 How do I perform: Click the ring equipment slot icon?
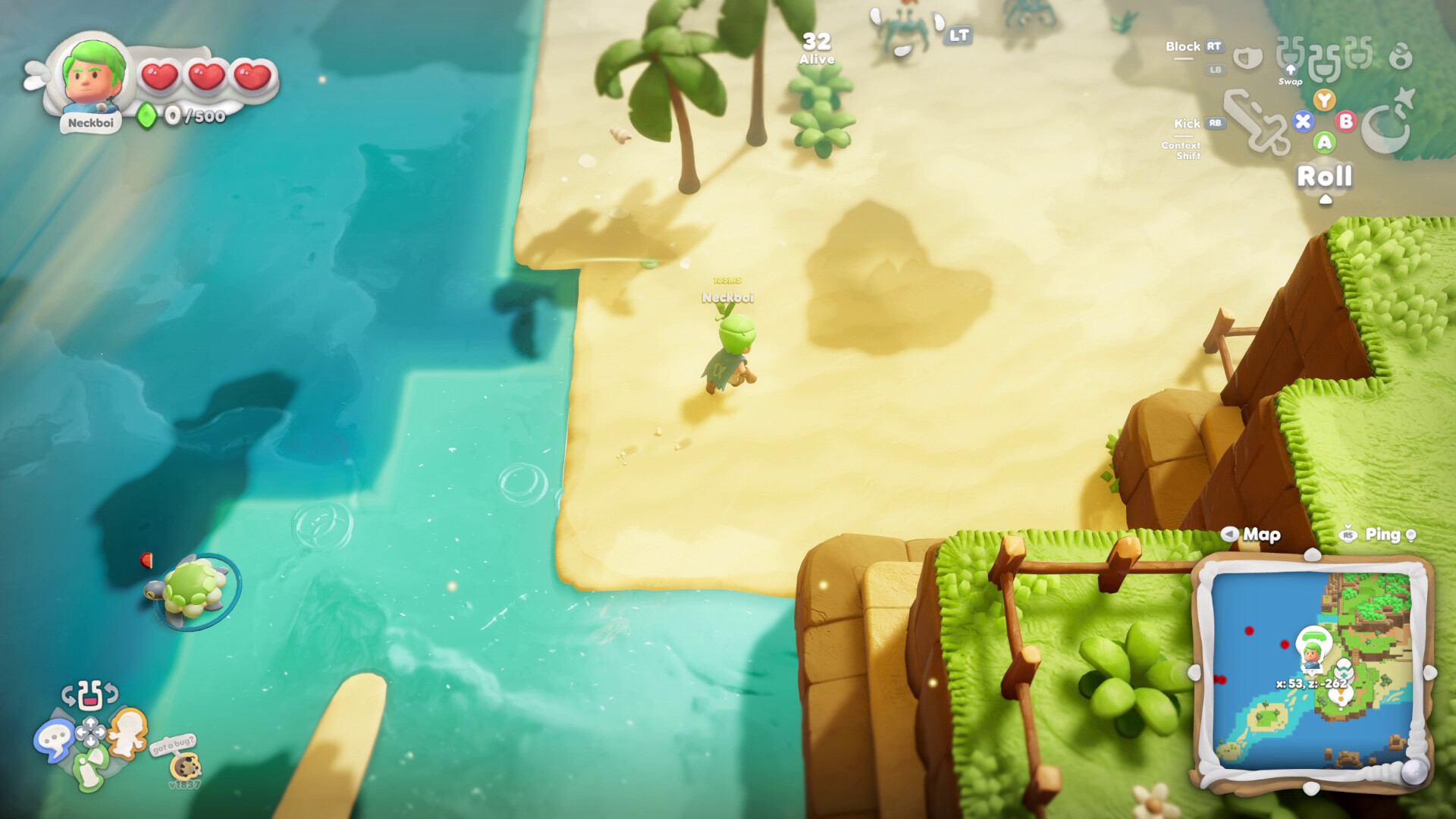(1401, 55)
